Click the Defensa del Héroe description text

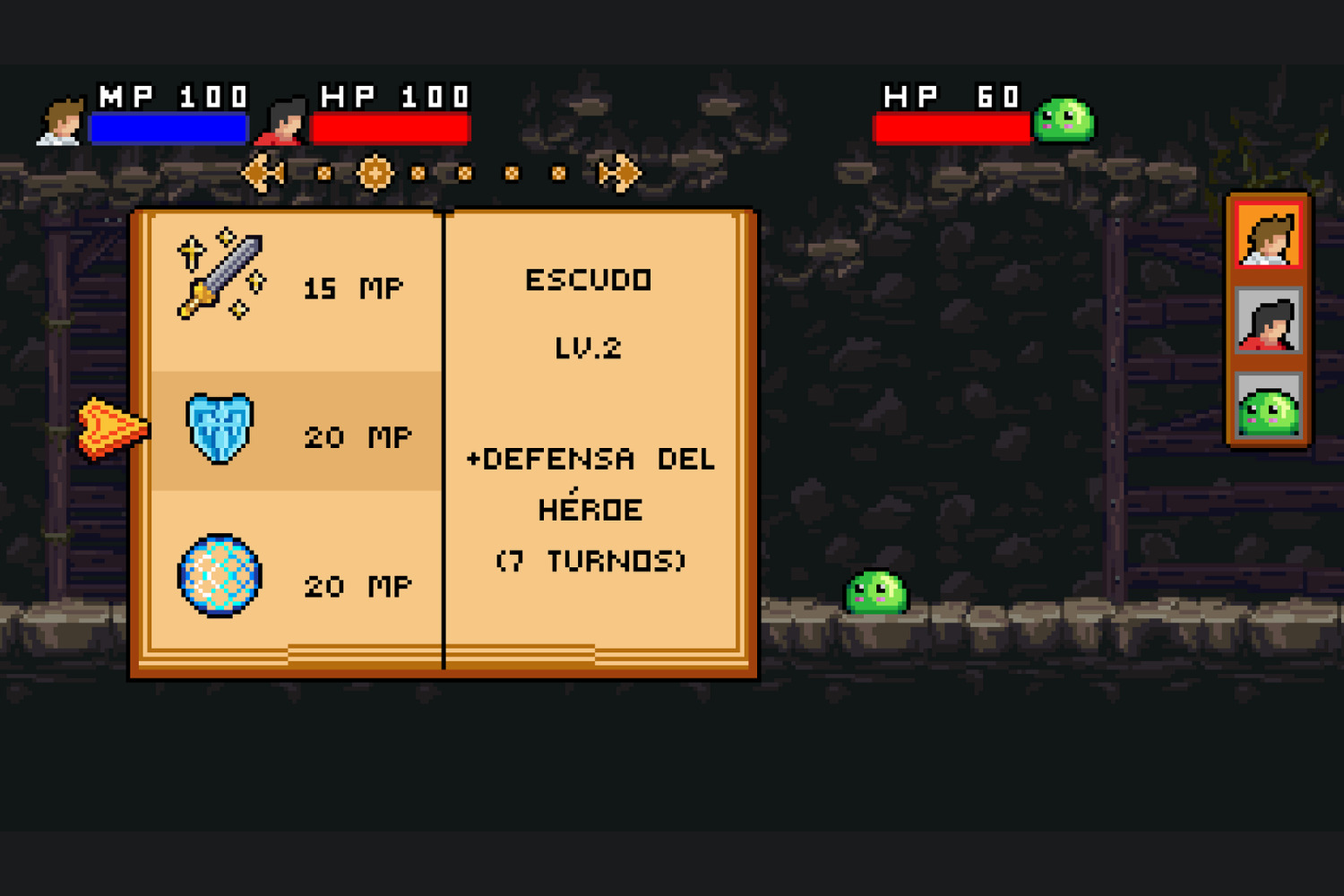click(x=591, y=509)
